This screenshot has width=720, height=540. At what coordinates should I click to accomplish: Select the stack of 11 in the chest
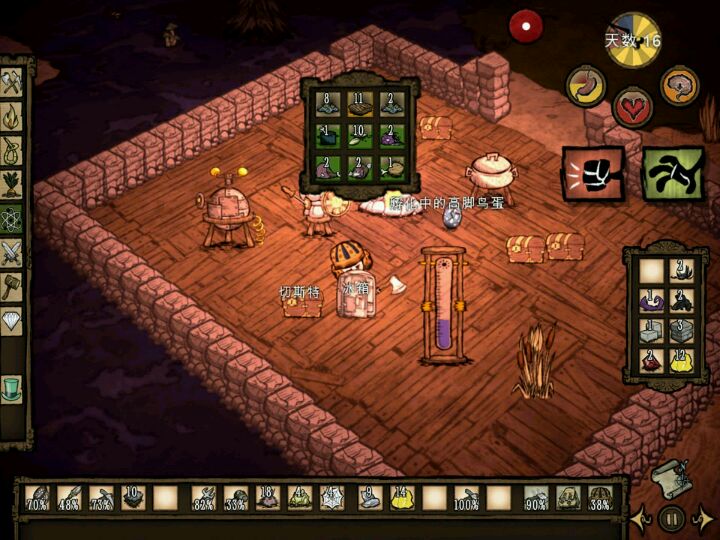(359, 104)
